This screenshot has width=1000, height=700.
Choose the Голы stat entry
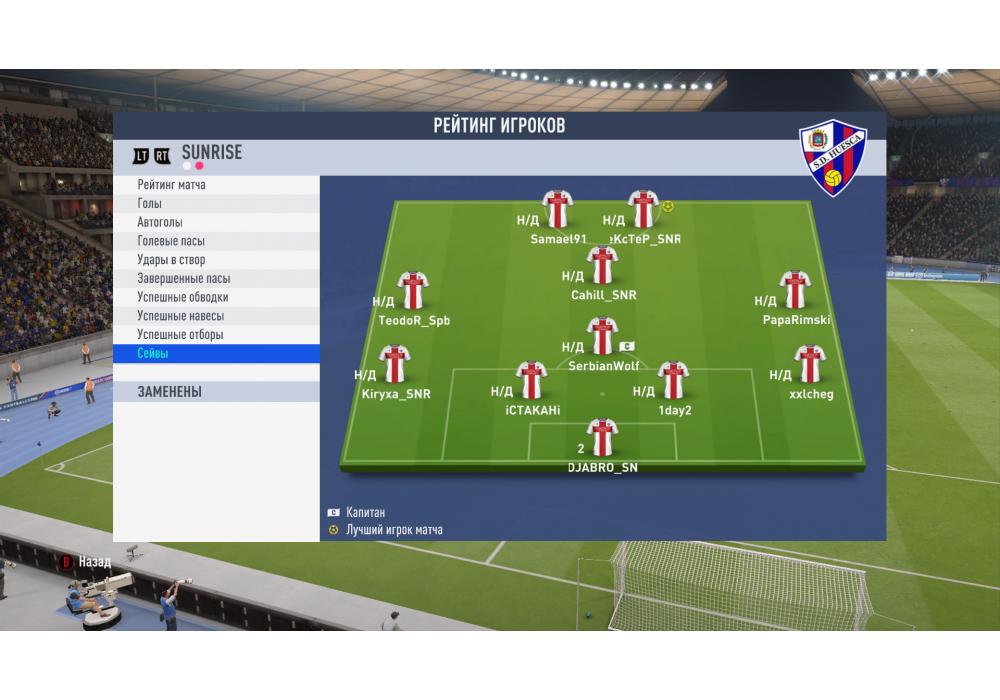(215, 204)
